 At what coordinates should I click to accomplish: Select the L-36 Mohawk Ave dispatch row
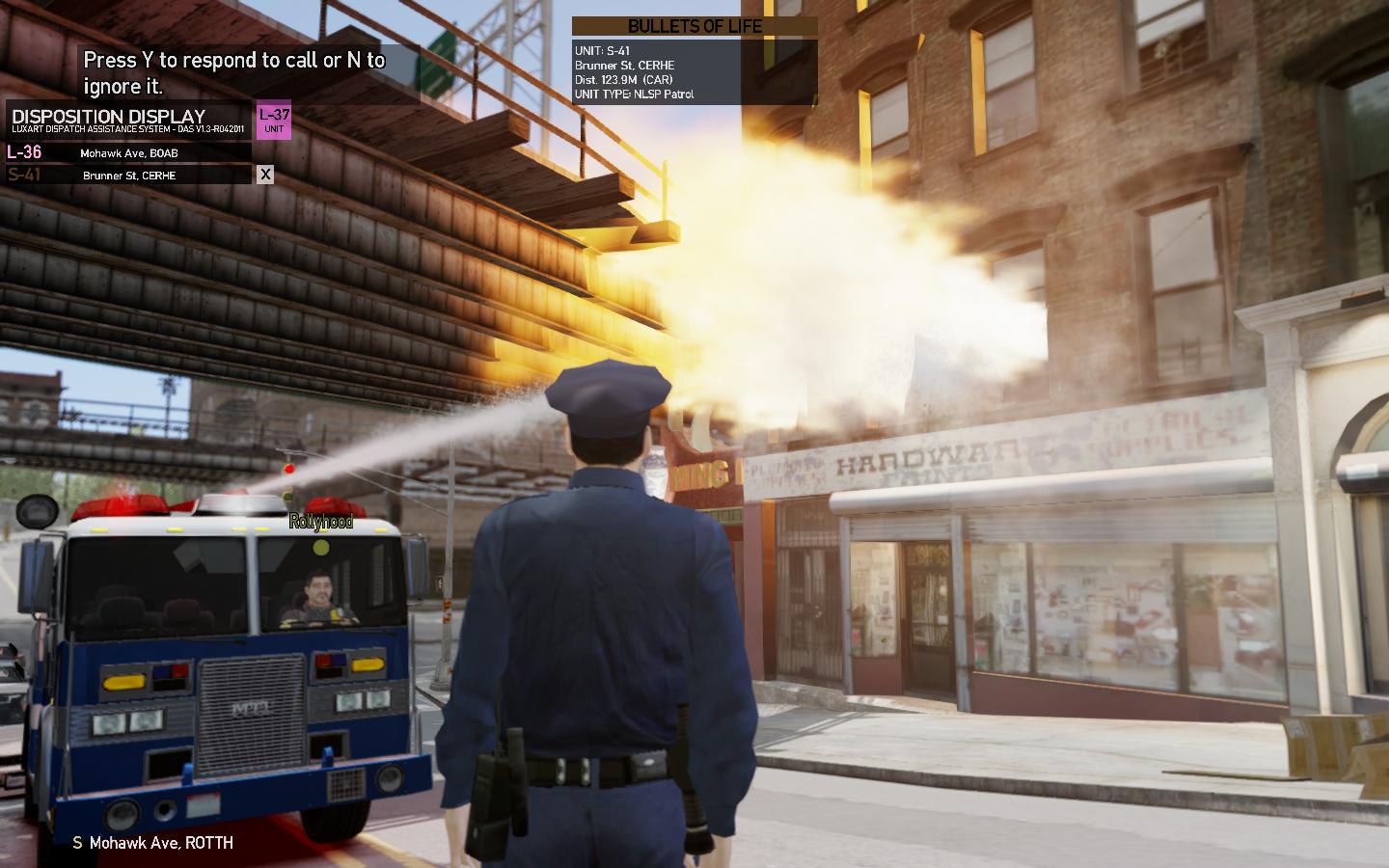tap(128, 152)
